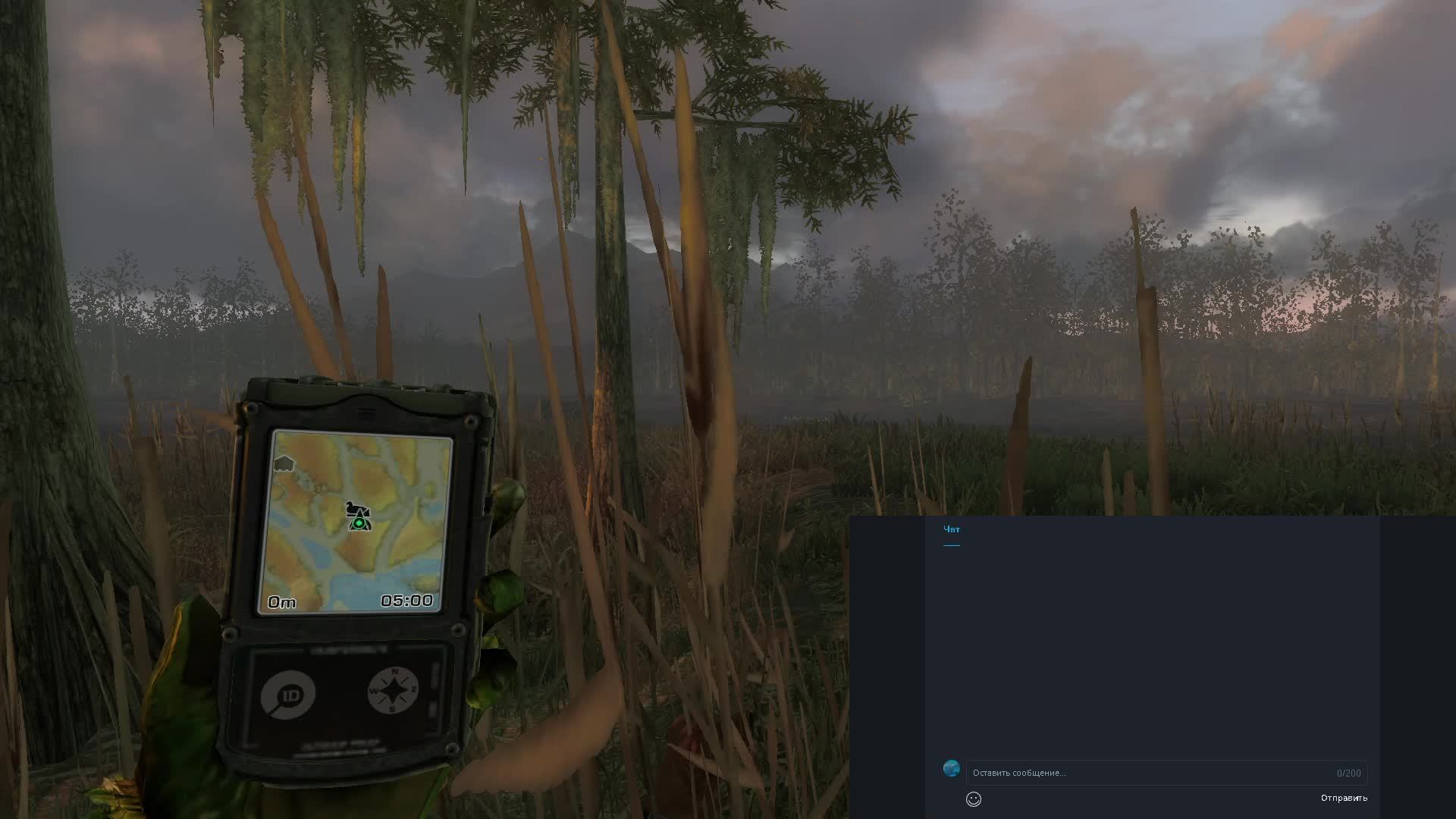The width and height of the screenshot is (1456, 819).
Task: Select the green player position marker on the map
Action: pyautogui.click(x=359, y=525)
